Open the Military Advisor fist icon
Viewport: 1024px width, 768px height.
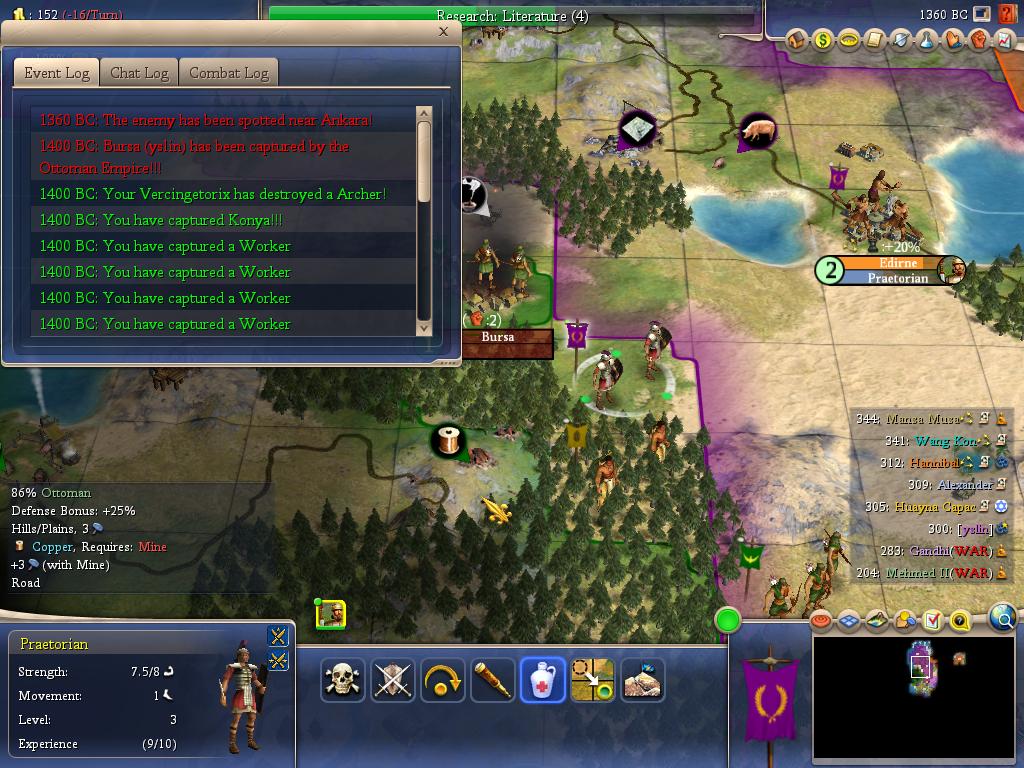979,40
